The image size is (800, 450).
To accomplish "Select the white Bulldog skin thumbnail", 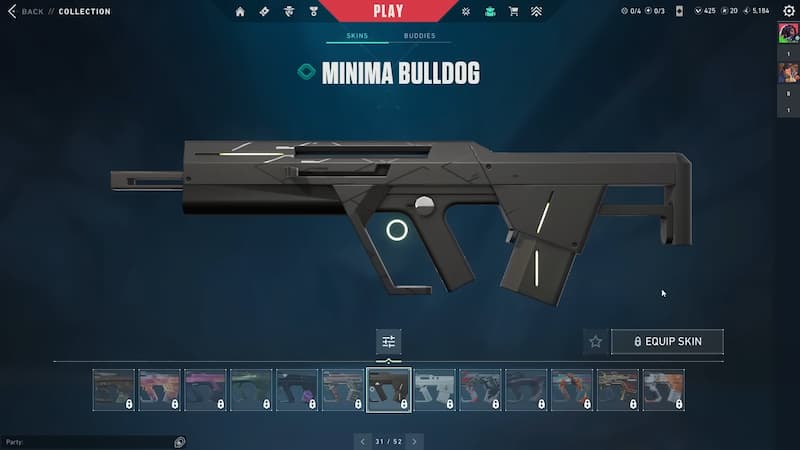I will pos(435,390).
